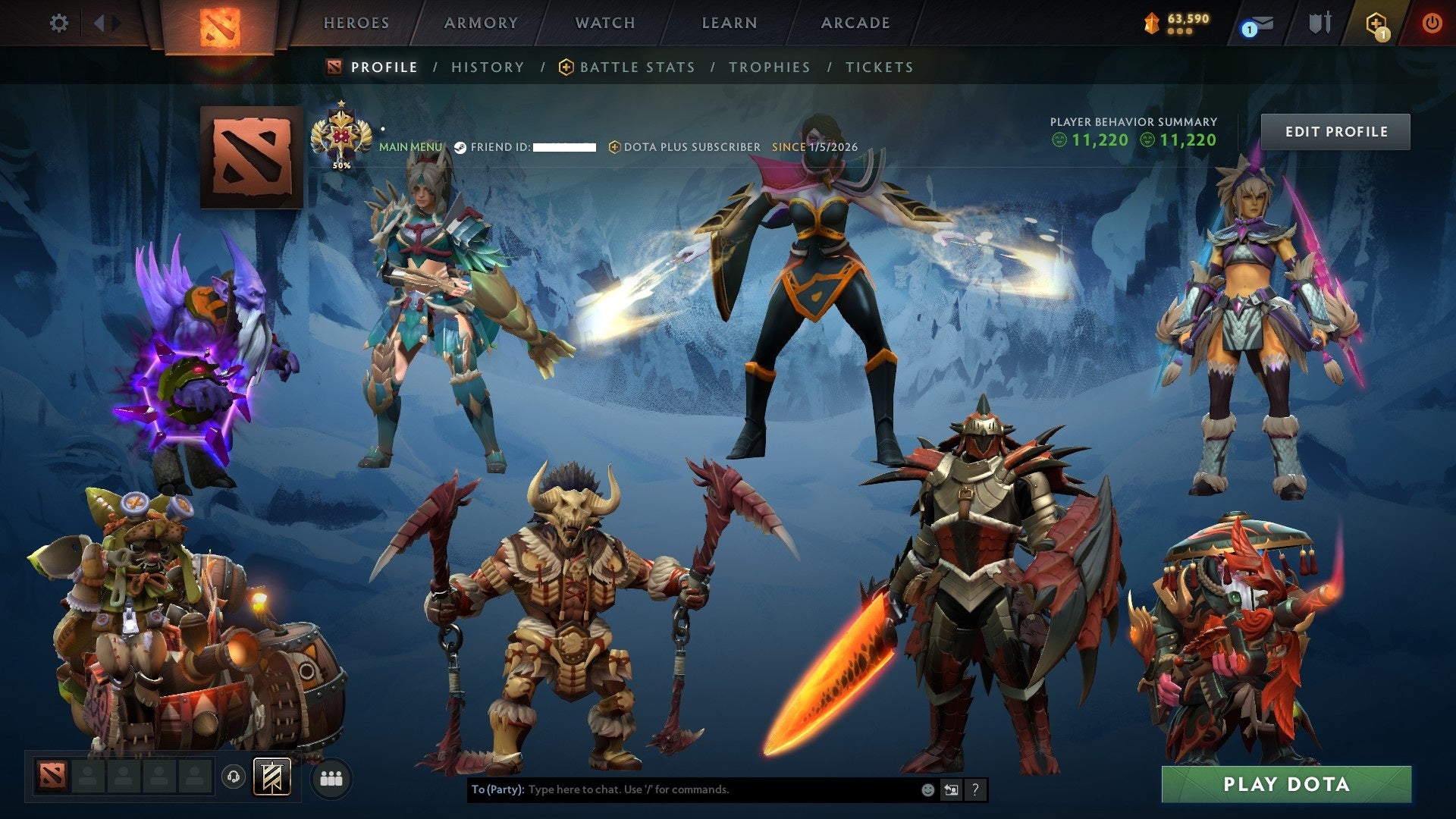Click the back arrow toggle near settings

click(x=99, y=23)
